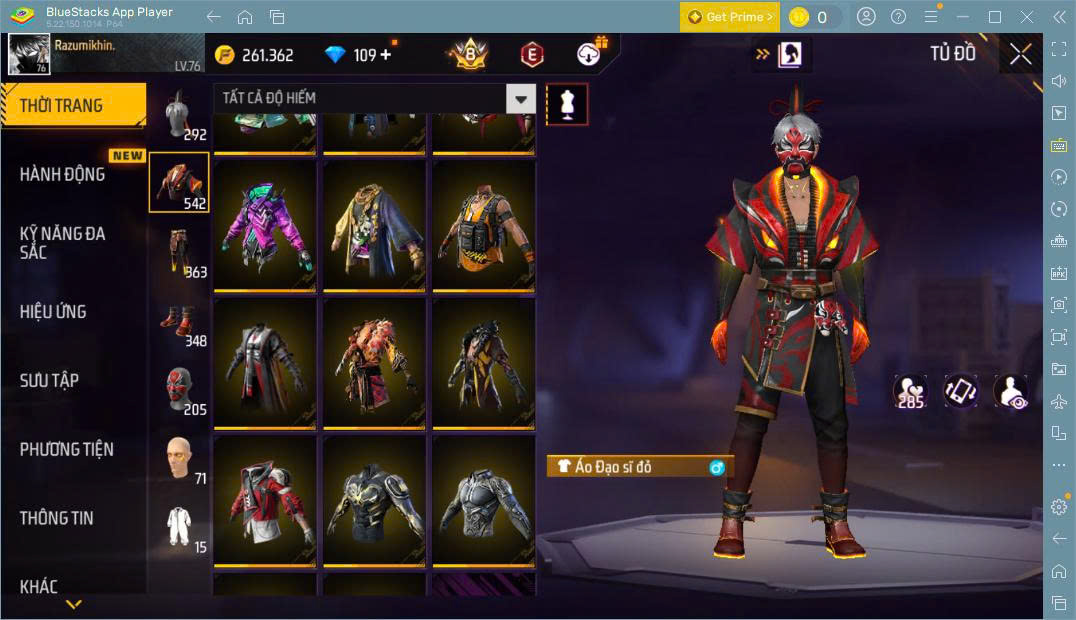Open the HÀNH ĐỘNG category
This screenshot has width=1076, height=620.
click(x=62, y=174)
